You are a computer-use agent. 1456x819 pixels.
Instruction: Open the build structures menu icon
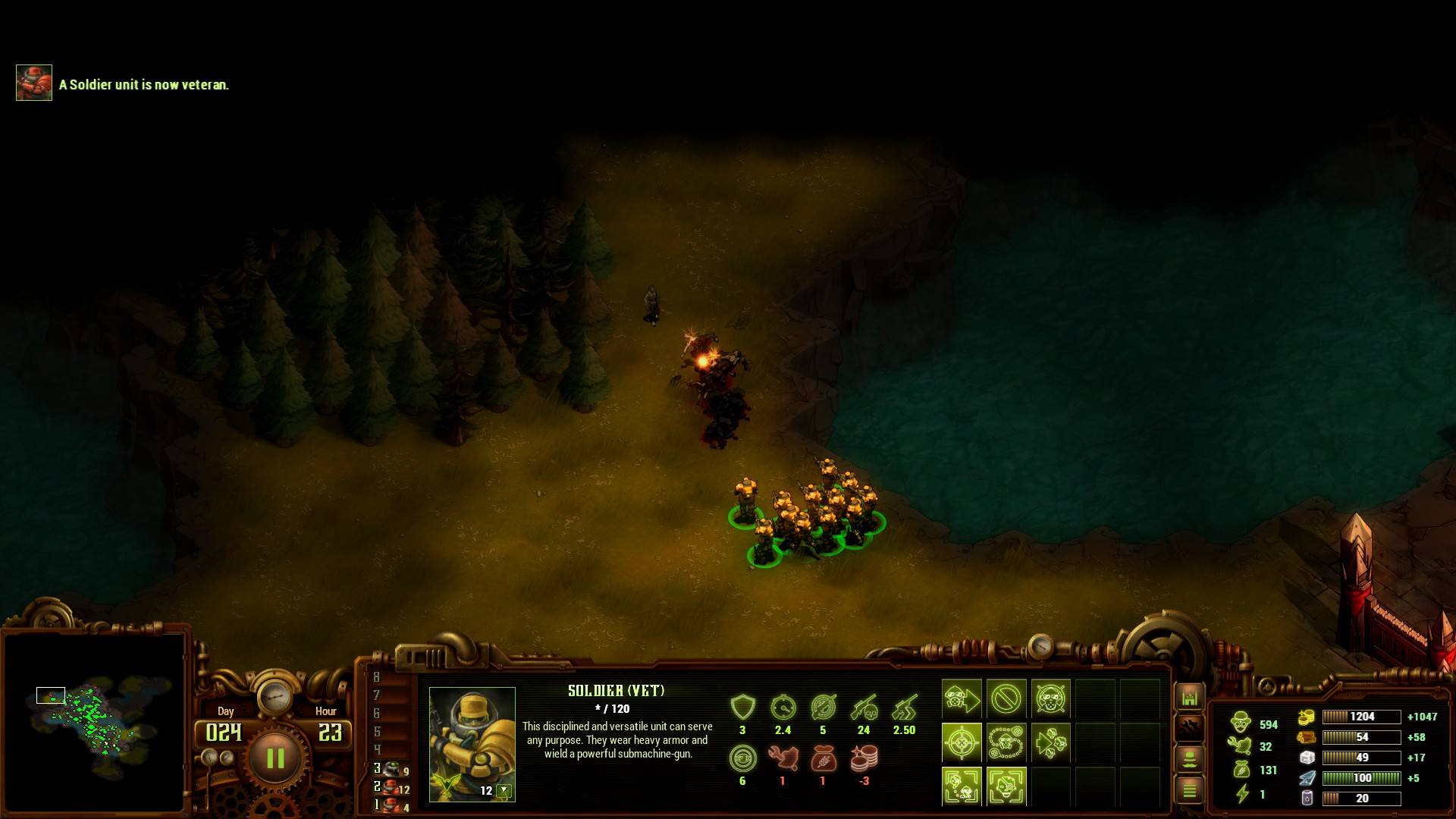click(1188, 698)
